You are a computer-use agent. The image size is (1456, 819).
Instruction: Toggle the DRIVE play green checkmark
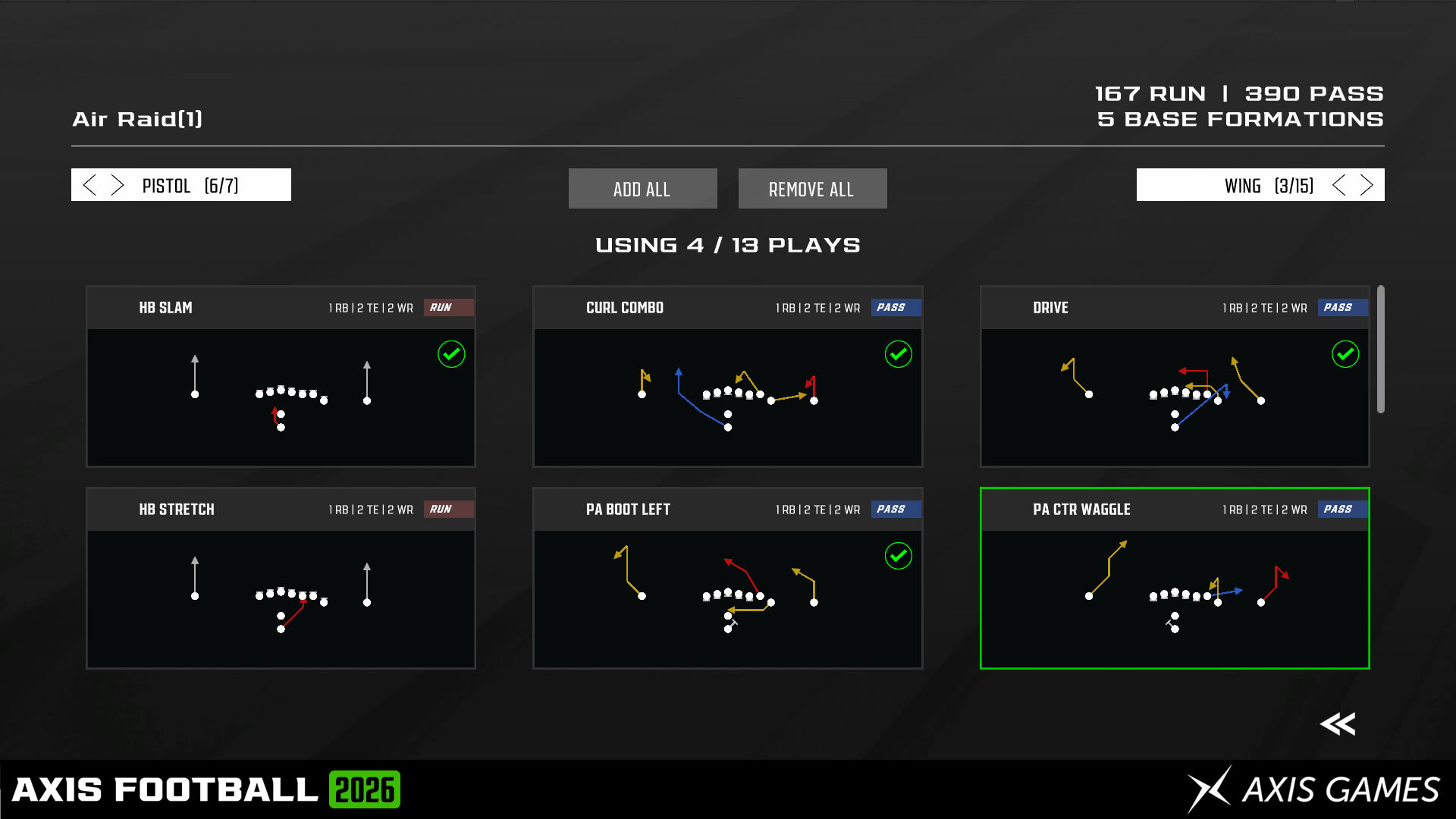tap(1345, 354)
